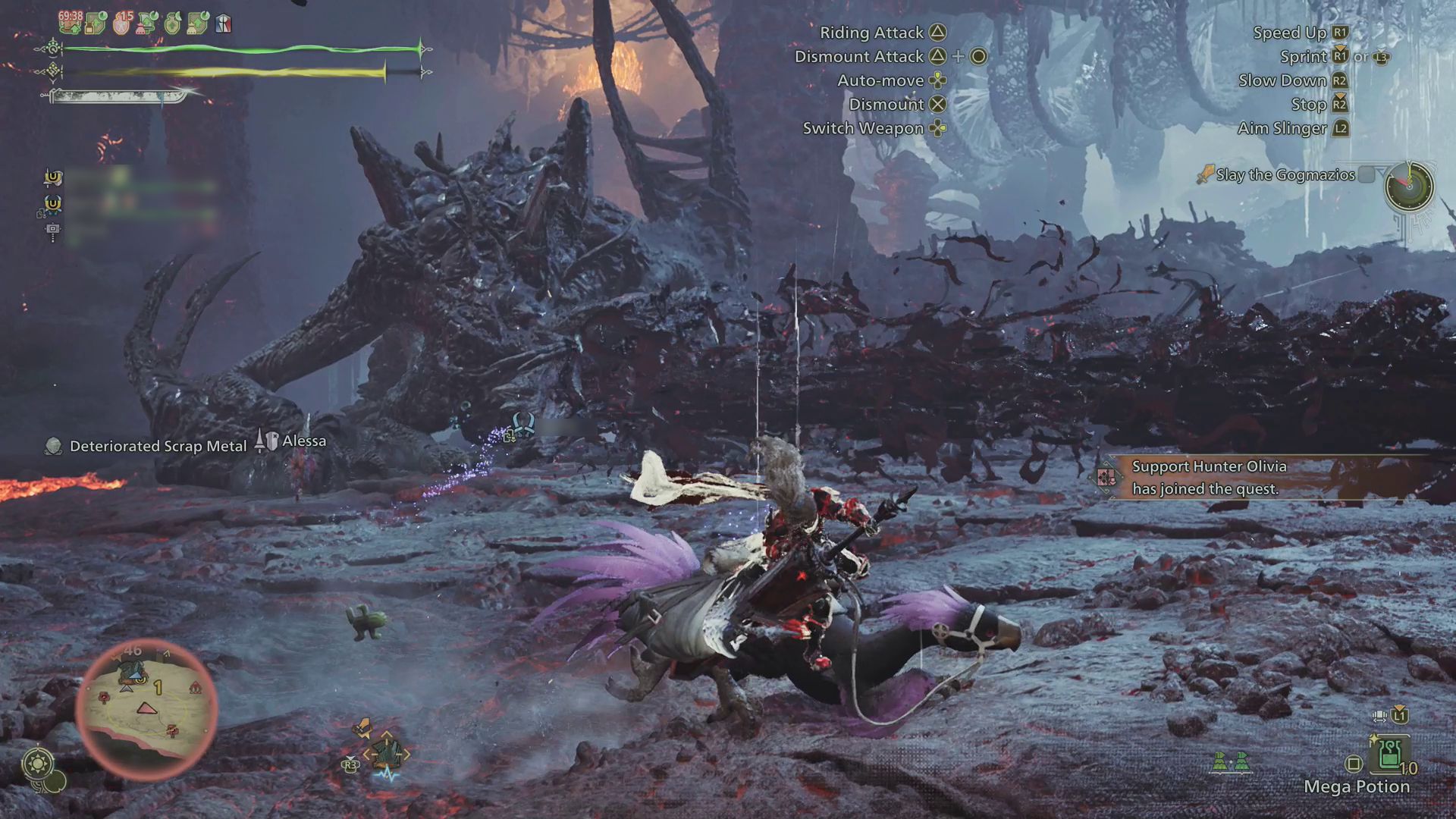Screen dimensions: 1456x819
Task: Click the Slay the Gogmazios objective
Action: point(1285,175)
